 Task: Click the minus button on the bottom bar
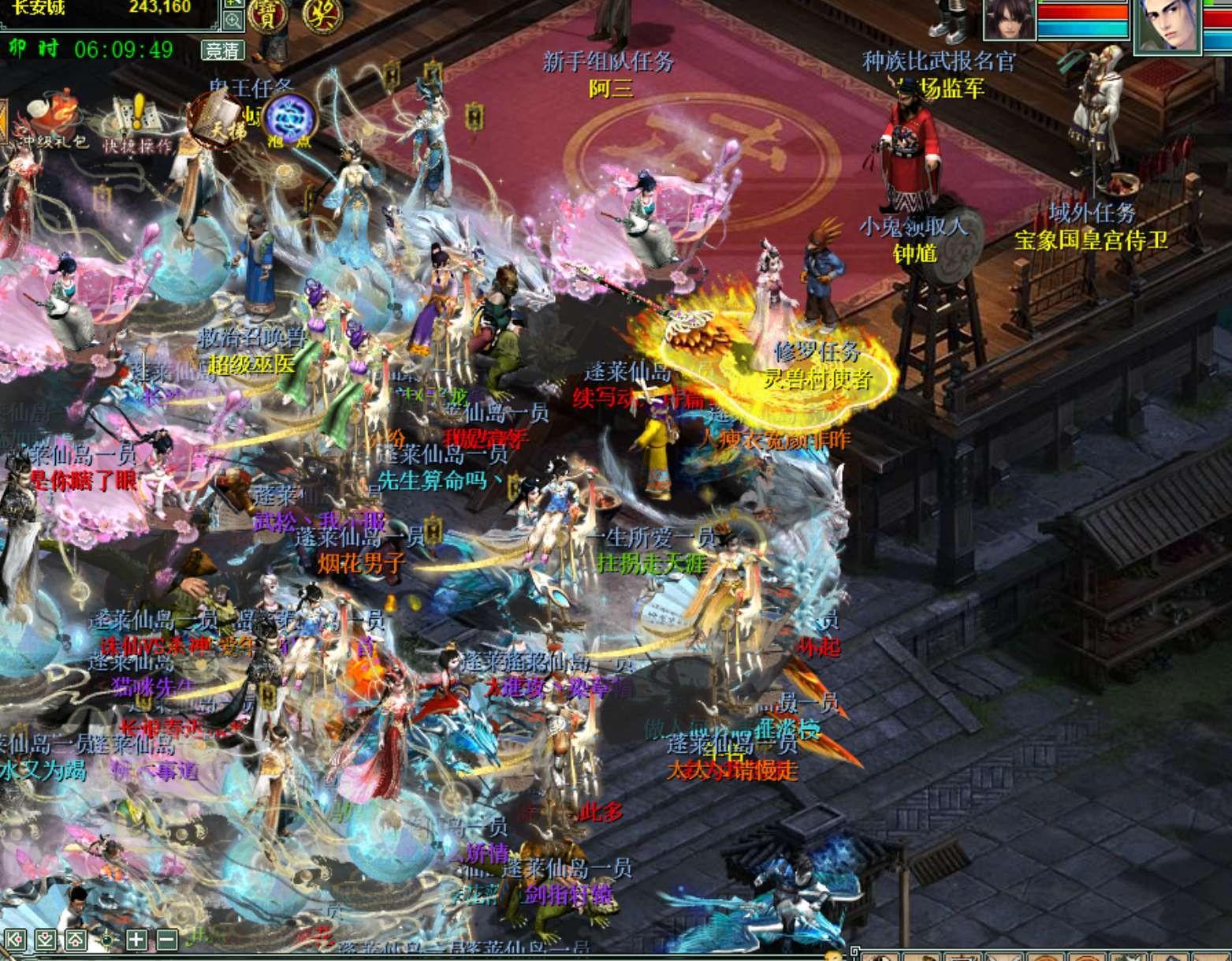point(166,939)
